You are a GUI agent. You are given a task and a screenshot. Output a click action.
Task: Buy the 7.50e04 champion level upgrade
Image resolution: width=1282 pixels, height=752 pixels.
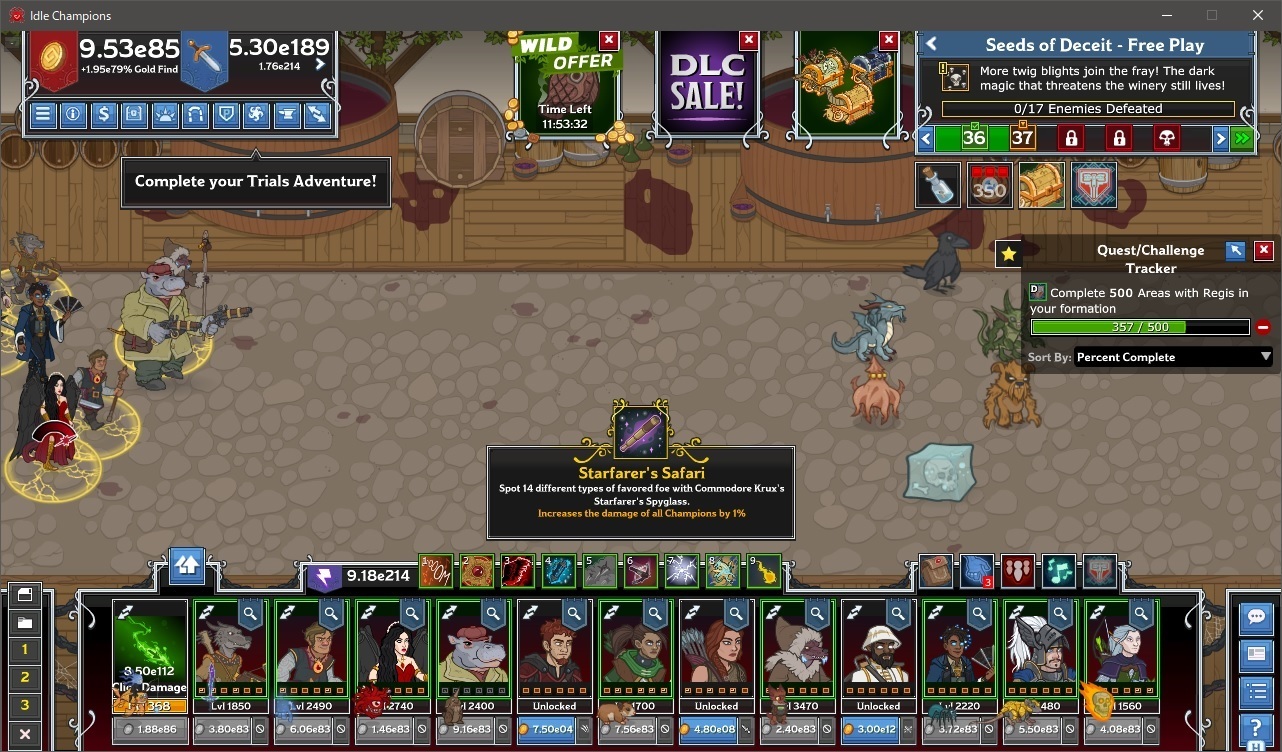coord(554,730)
